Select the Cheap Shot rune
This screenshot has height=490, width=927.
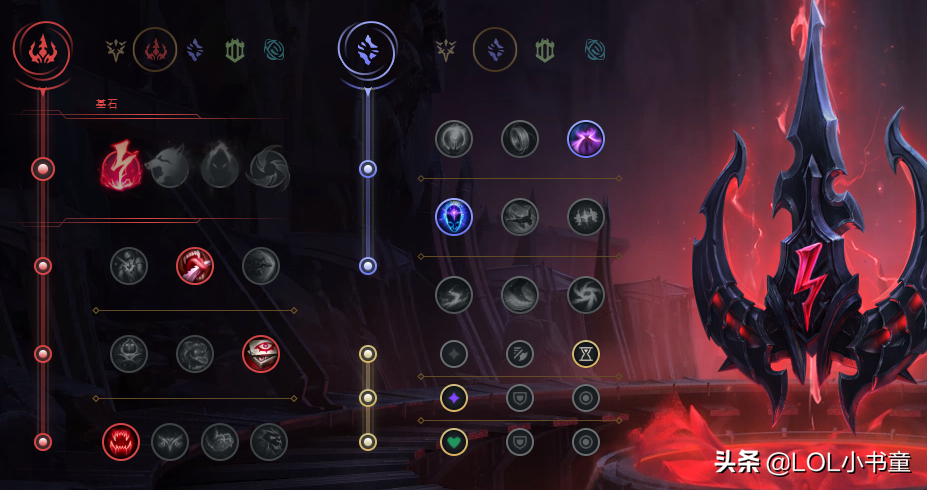coord(129,265)
